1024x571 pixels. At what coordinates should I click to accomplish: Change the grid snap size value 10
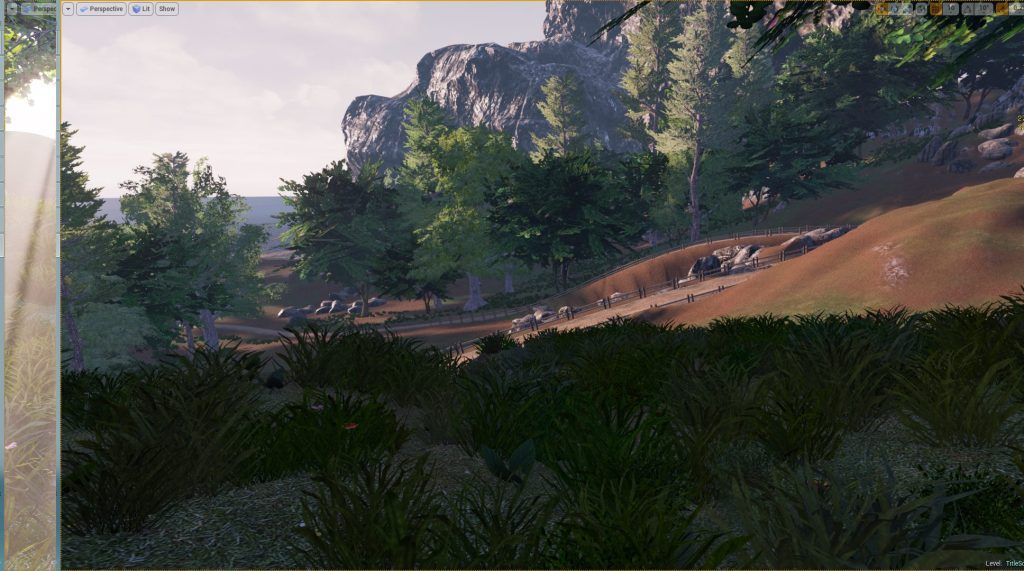[951, 9]
